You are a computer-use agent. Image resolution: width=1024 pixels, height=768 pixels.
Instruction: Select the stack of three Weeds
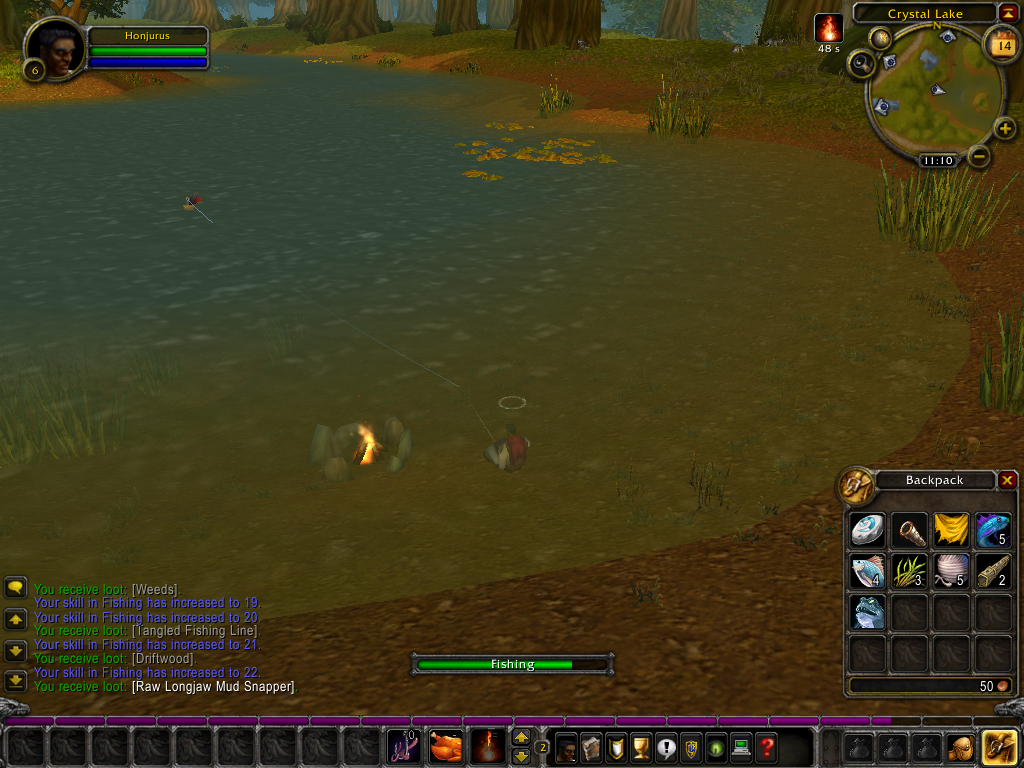[x=909, y=572]
